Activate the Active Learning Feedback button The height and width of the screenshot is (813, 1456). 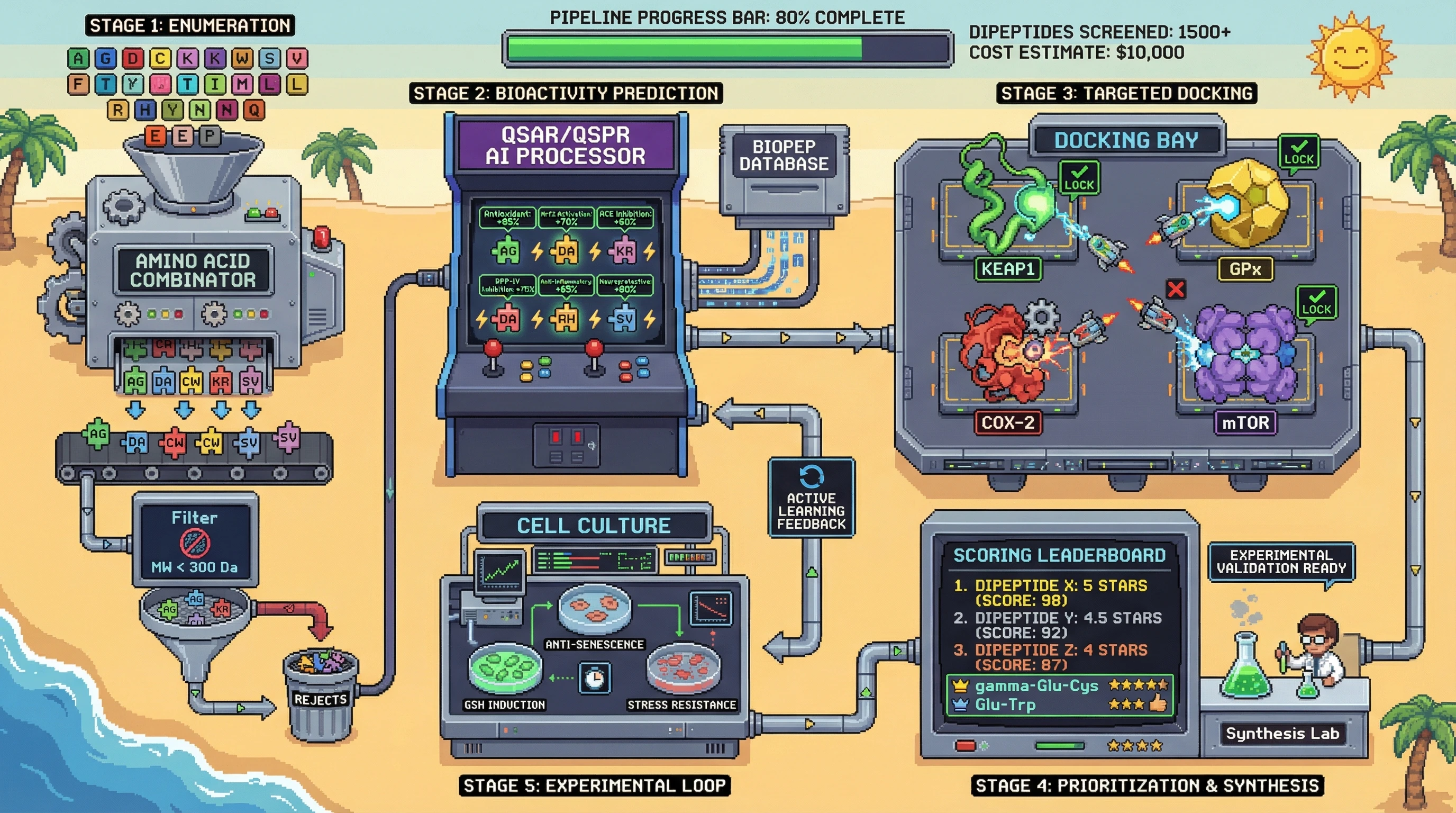[811, 498]
